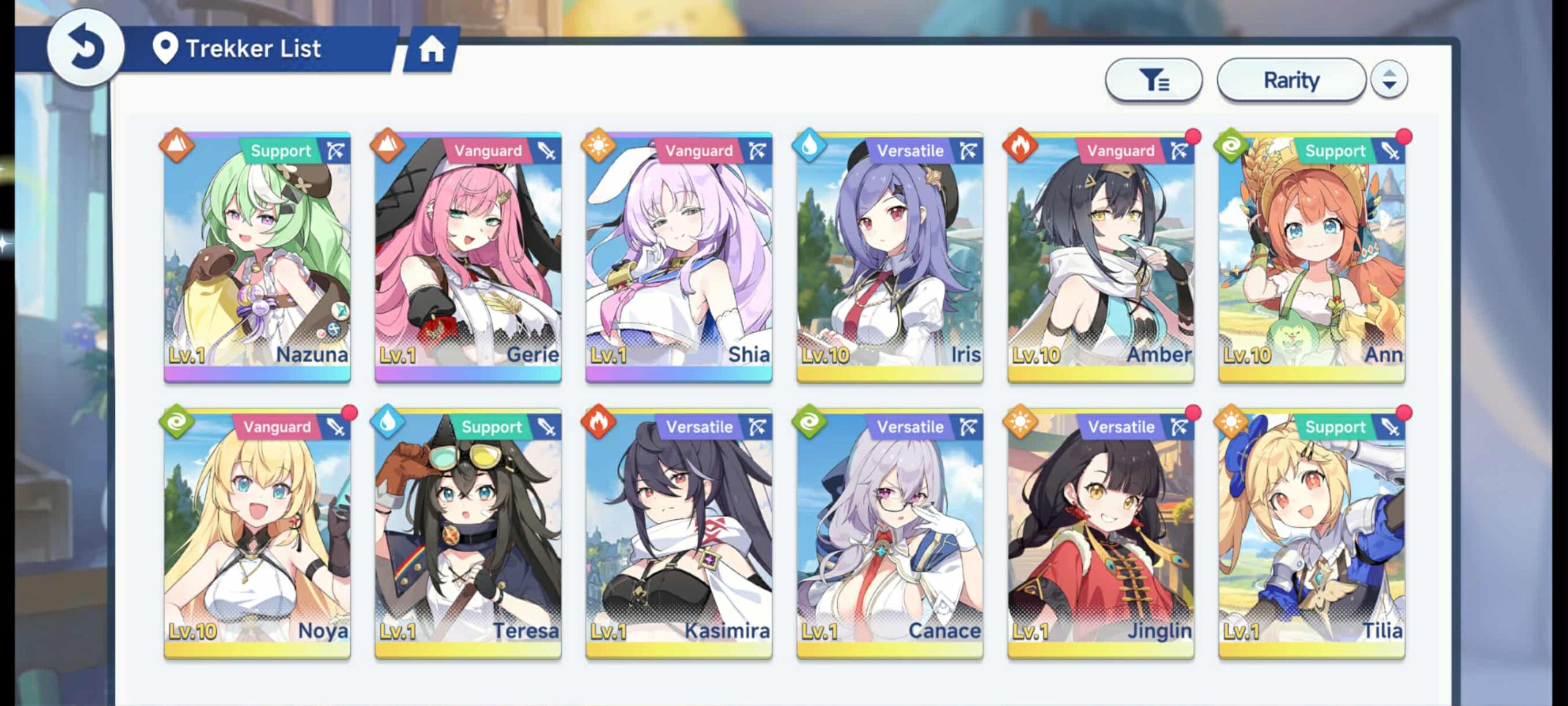Pick the Amber trekker card

coord(1101,257)
